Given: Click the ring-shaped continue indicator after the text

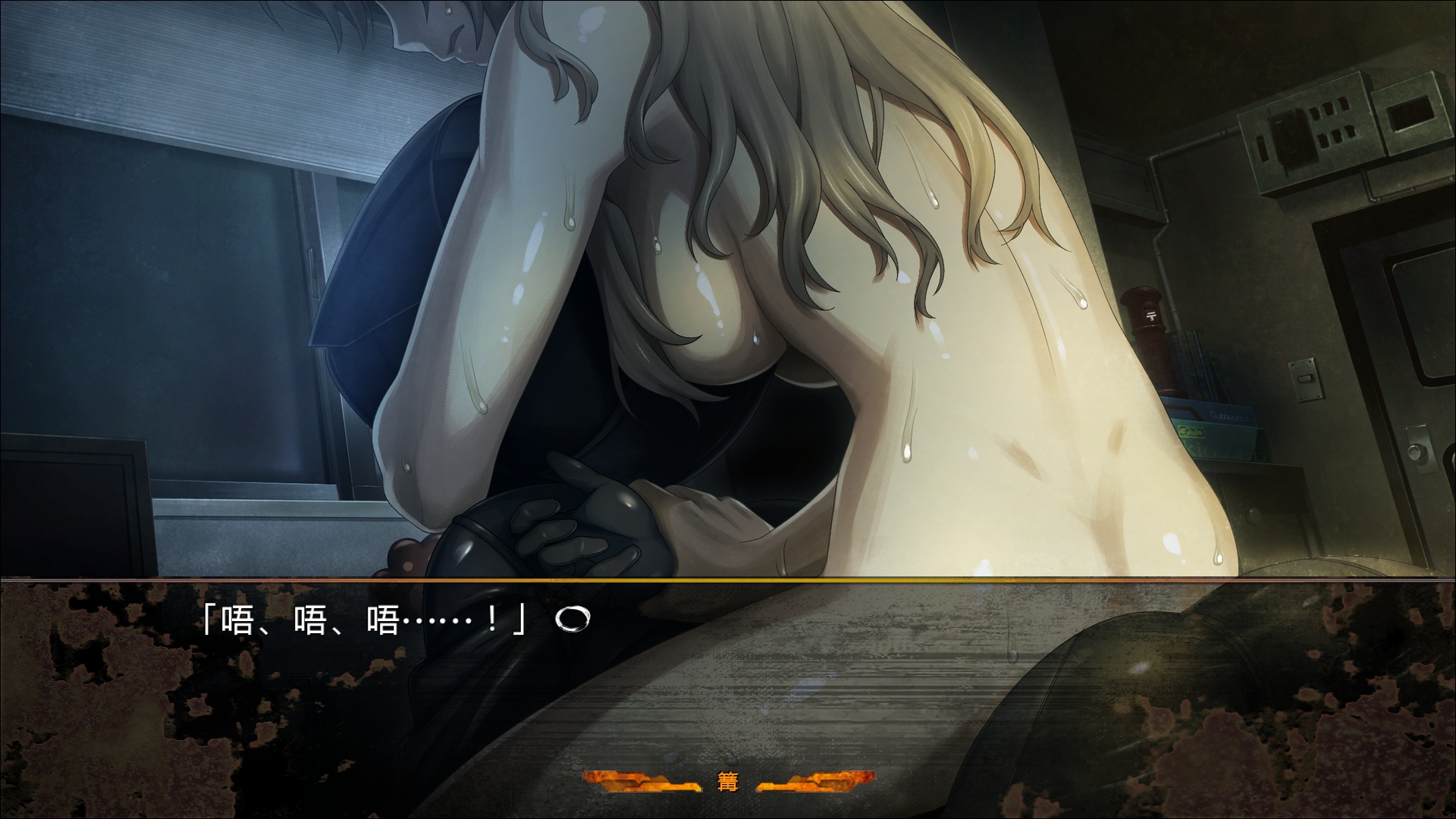Looking at the screenshot, I should [x=569, y=620].
